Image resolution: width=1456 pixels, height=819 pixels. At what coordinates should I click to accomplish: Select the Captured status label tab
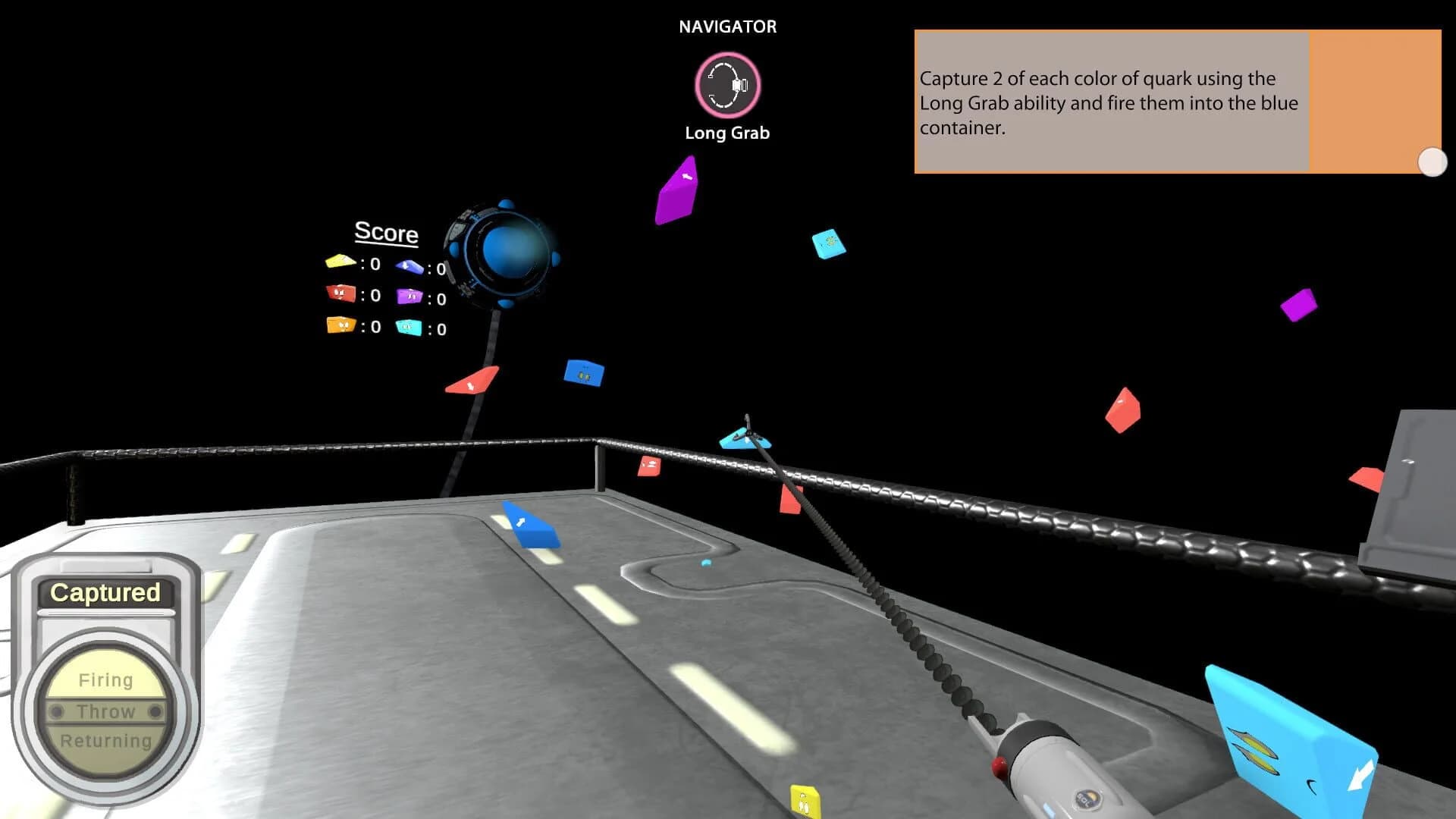[x=105, y=593]
